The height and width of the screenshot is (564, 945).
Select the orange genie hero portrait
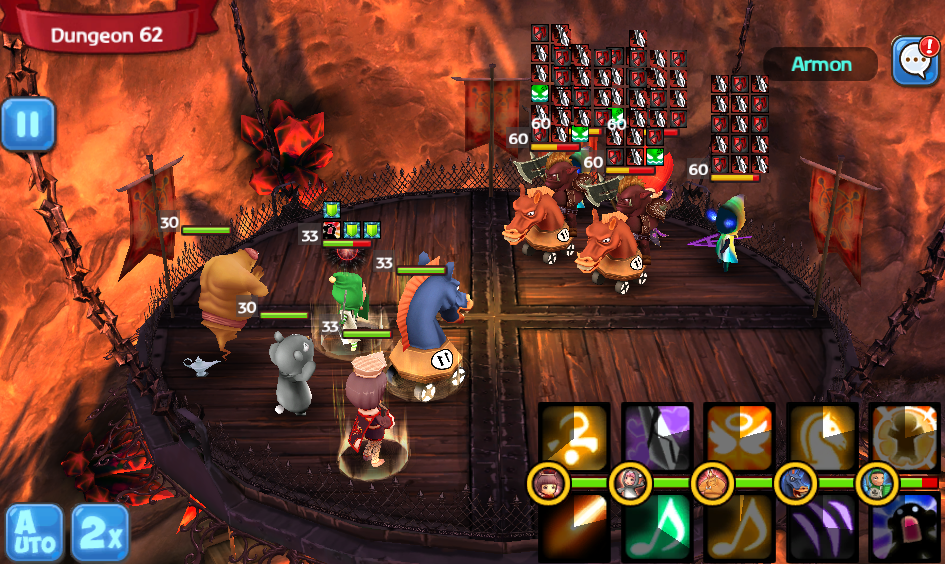[x=712, y=483]
